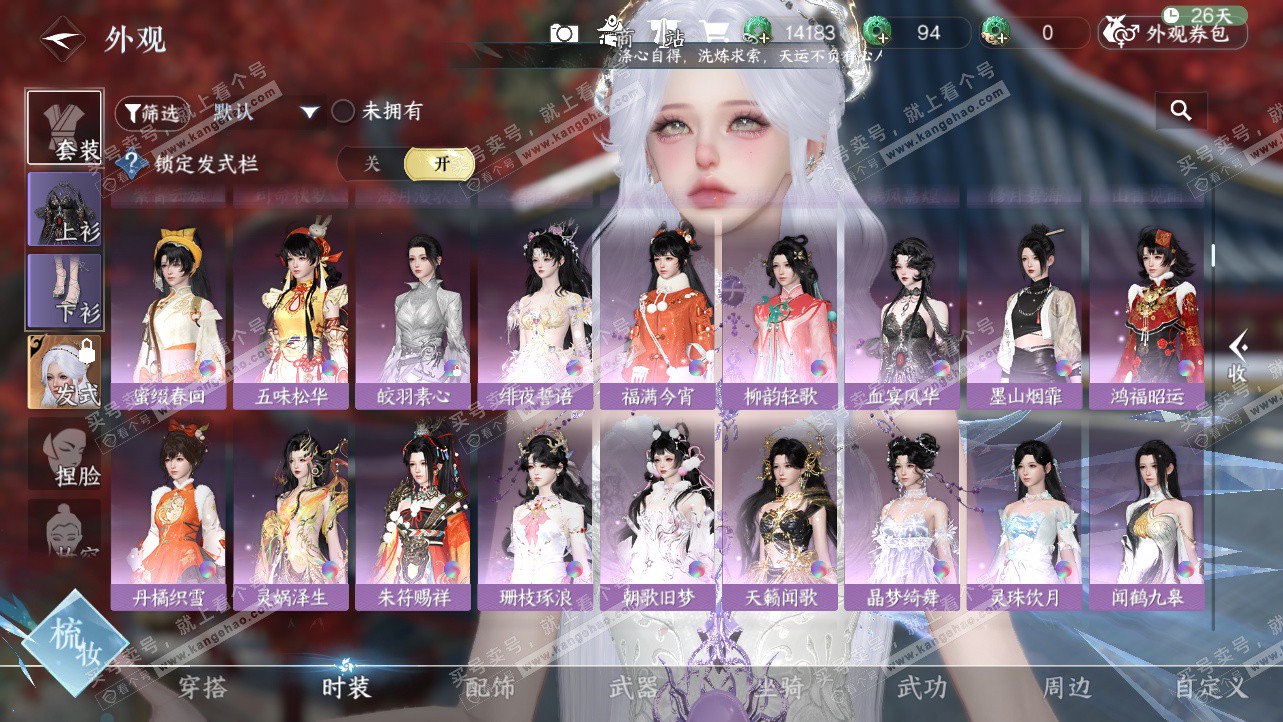Open the 筛选 filter button
This screenshot has width=1283, height=722.
pyautogui.click(x=151, y=113)
